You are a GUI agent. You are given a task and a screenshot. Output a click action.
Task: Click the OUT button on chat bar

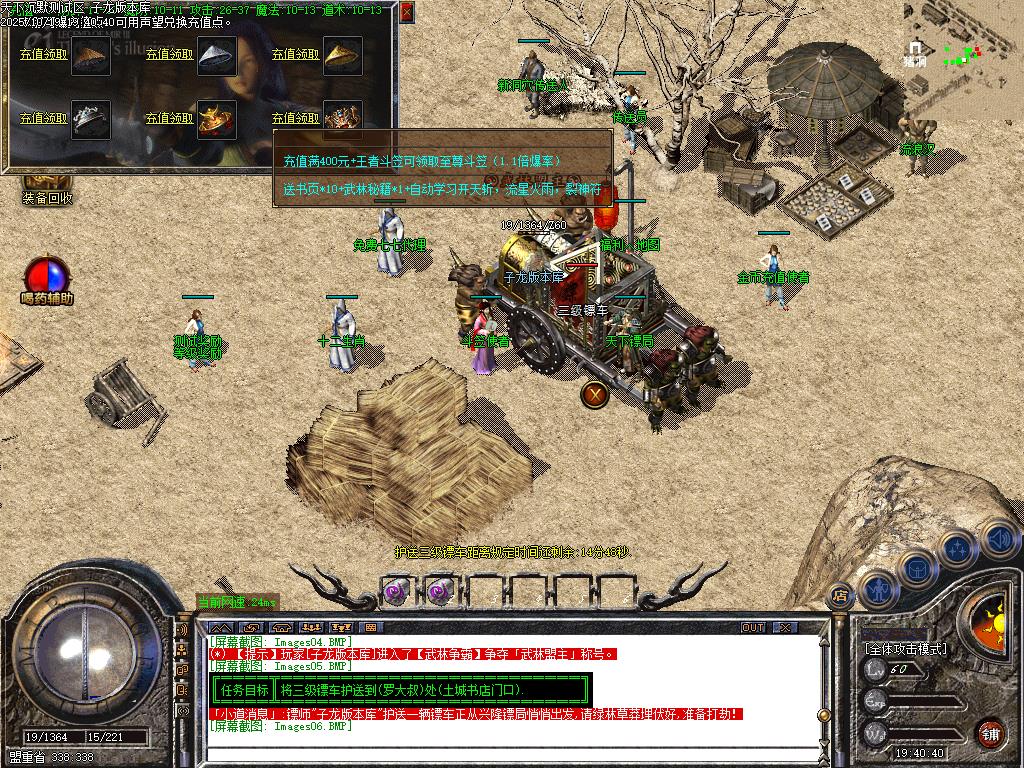[x=753, y=628]
